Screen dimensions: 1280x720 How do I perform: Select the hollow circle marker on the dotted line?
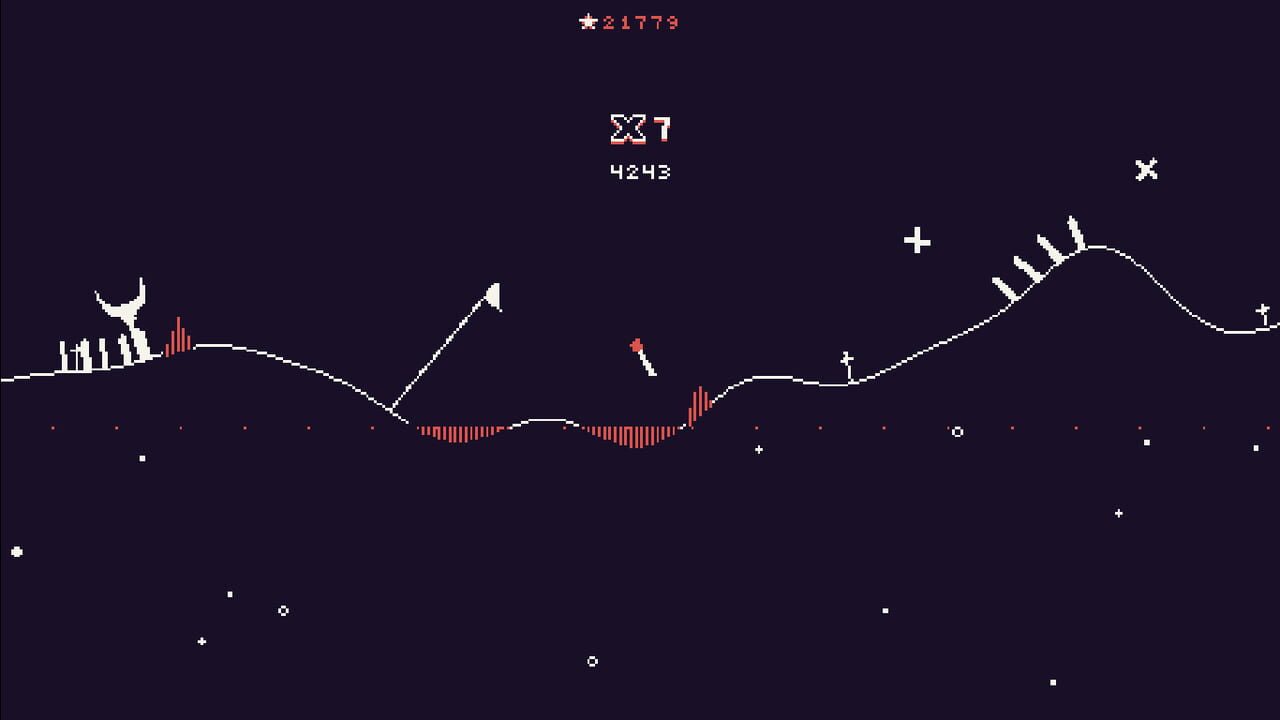tap(957, 432)
